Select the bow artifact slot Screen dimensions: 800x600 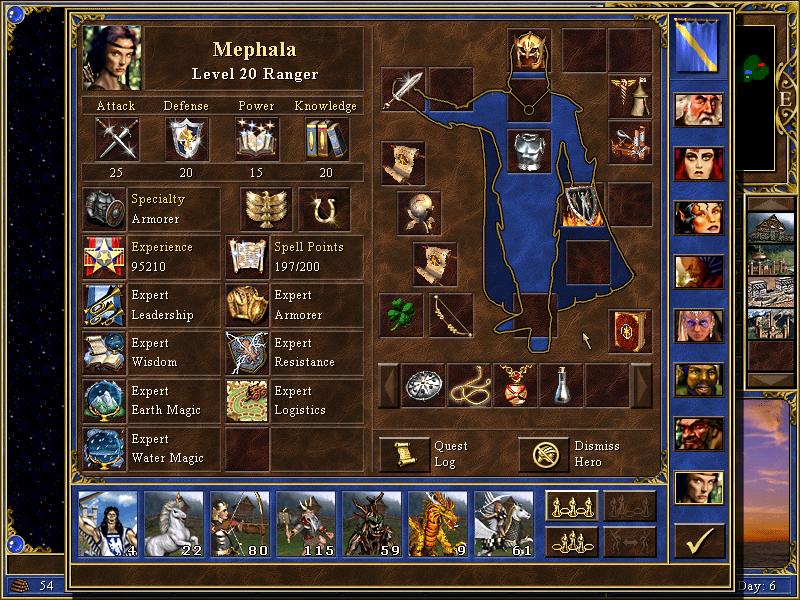(x=451, y=315)
